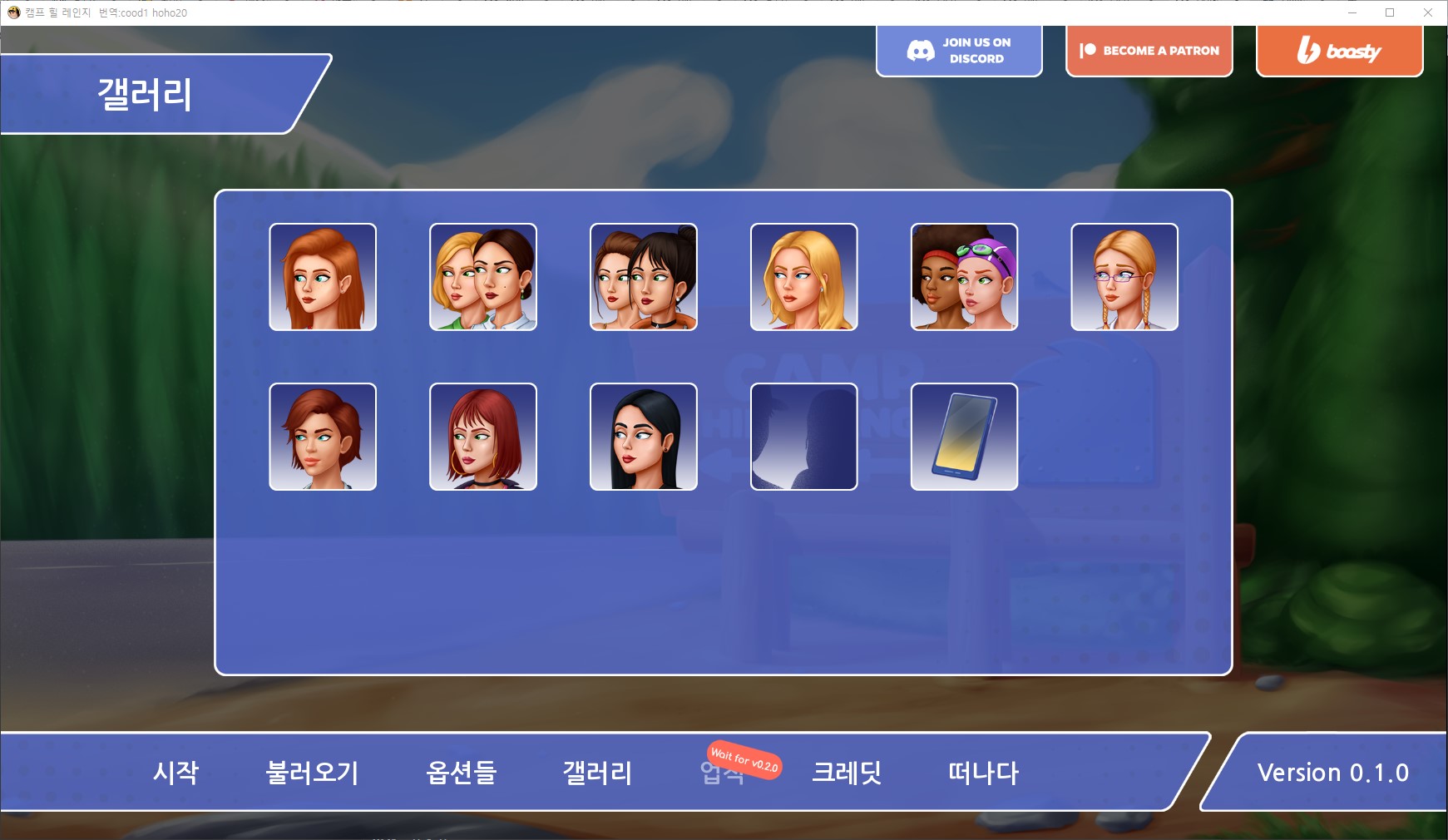
Task: Select the blonde braids with glasses portrait
Action: [x=1124, y=277]
